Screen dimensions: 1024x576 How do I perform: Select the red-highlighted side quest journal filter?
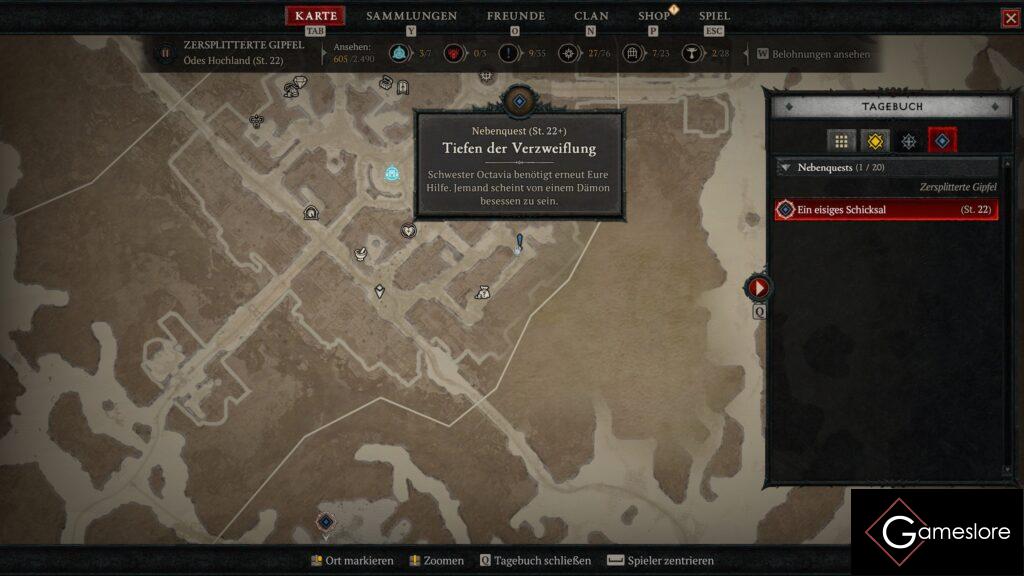(941, 141)
